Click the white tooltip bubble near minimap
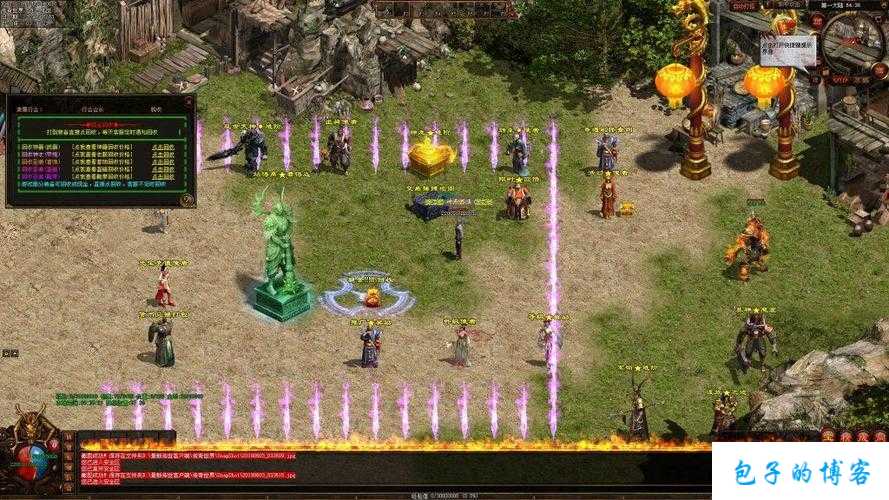Image resolution: width=889 pixels, height=500 pixels. 787,50
